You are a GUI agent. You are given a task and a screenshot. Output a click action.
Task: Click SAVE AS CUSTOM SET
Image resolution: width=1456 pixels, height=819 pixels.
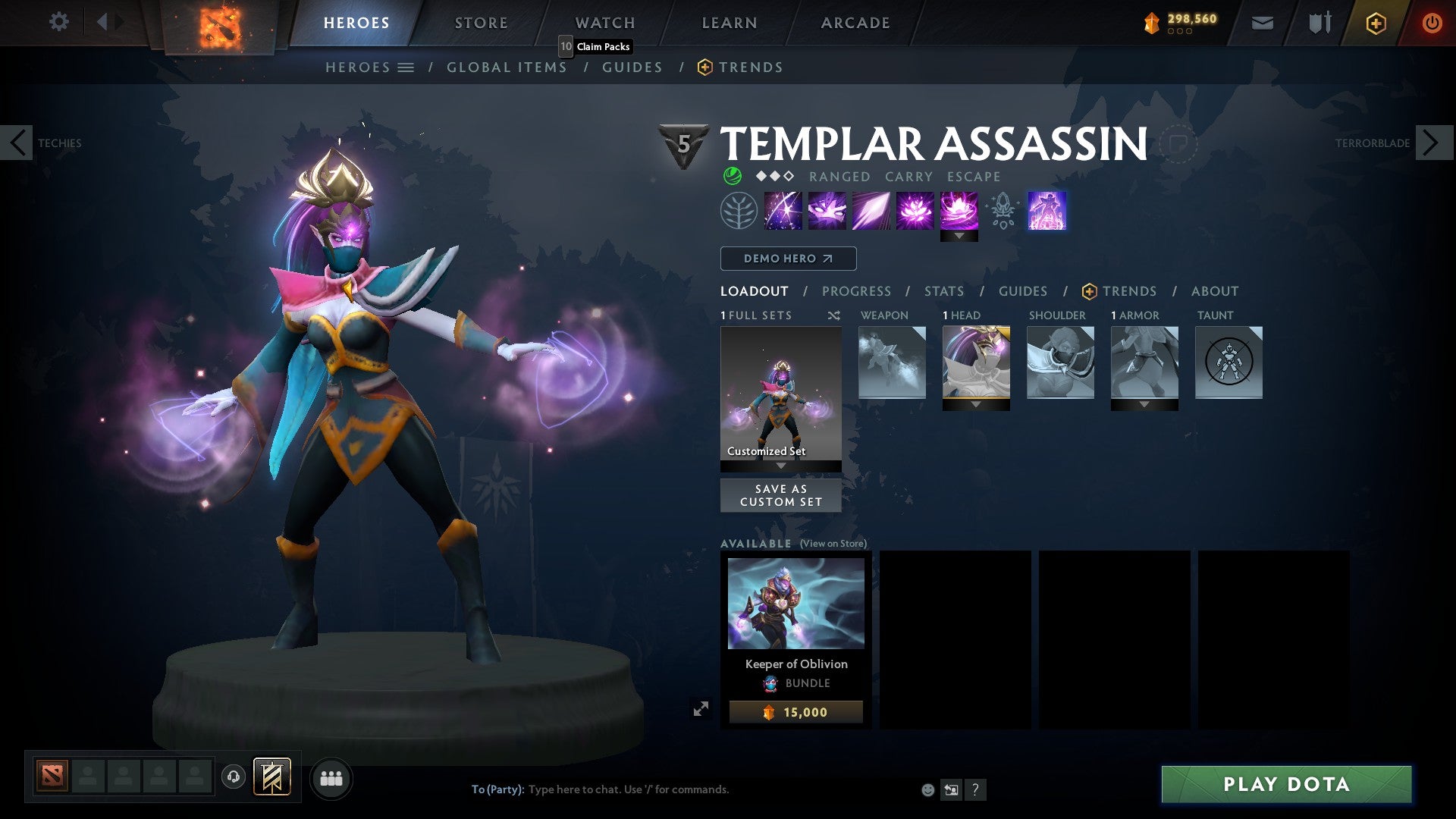click(780, 495)
